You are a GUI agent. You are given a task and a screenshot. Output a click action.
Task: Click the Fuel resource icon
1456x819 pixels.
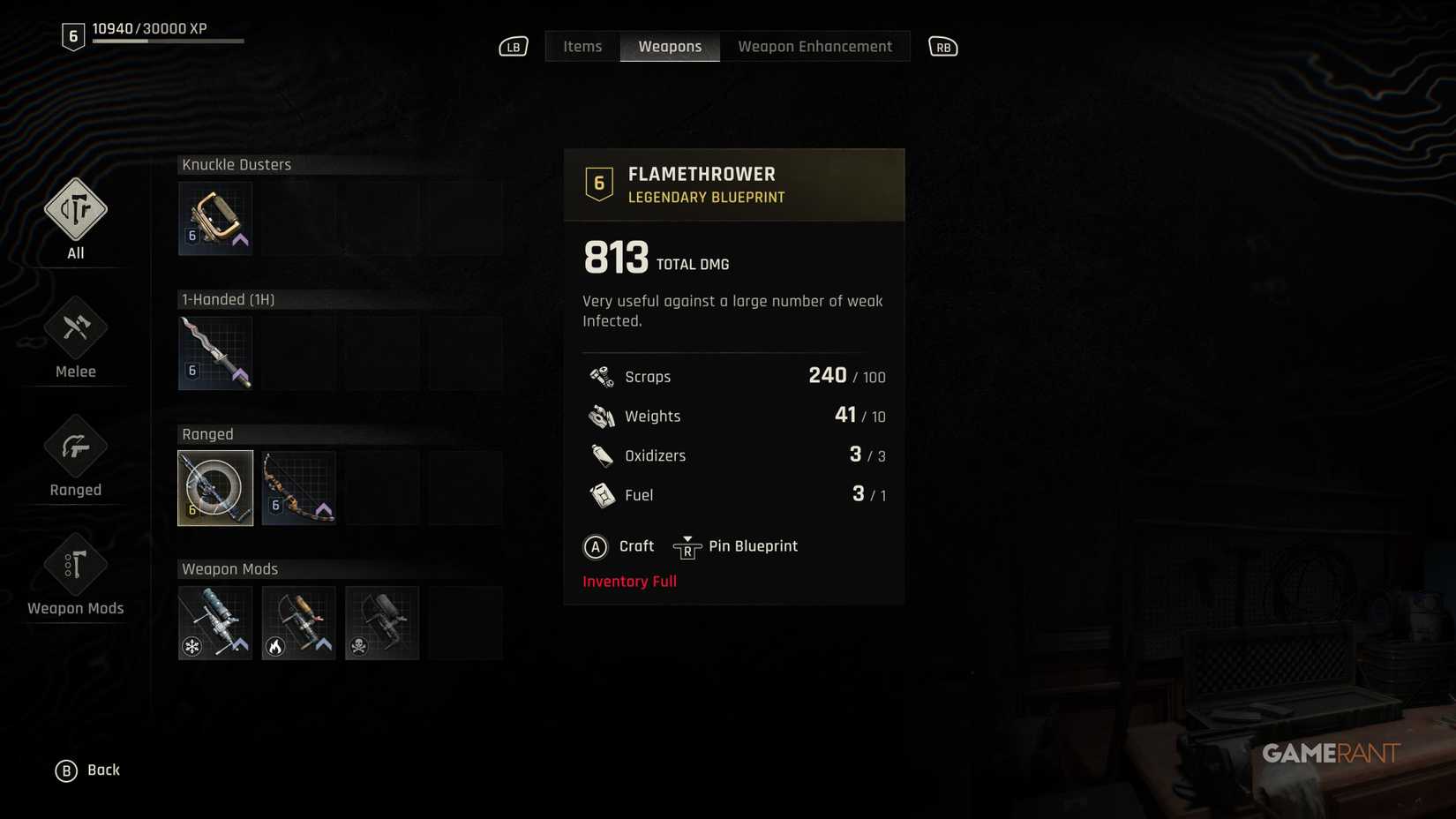(602, 494)
